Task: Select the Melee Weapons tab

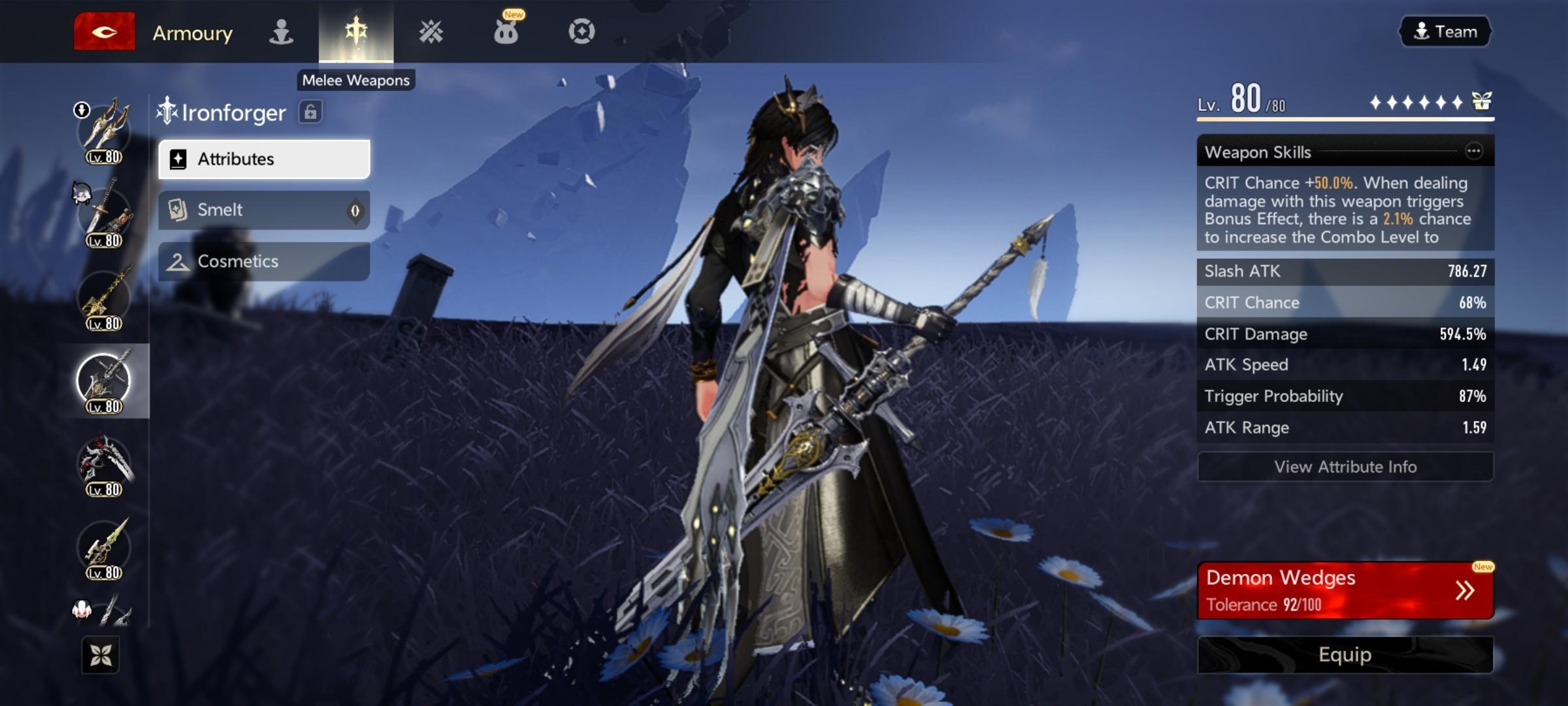Action: (x=356, y=31)
